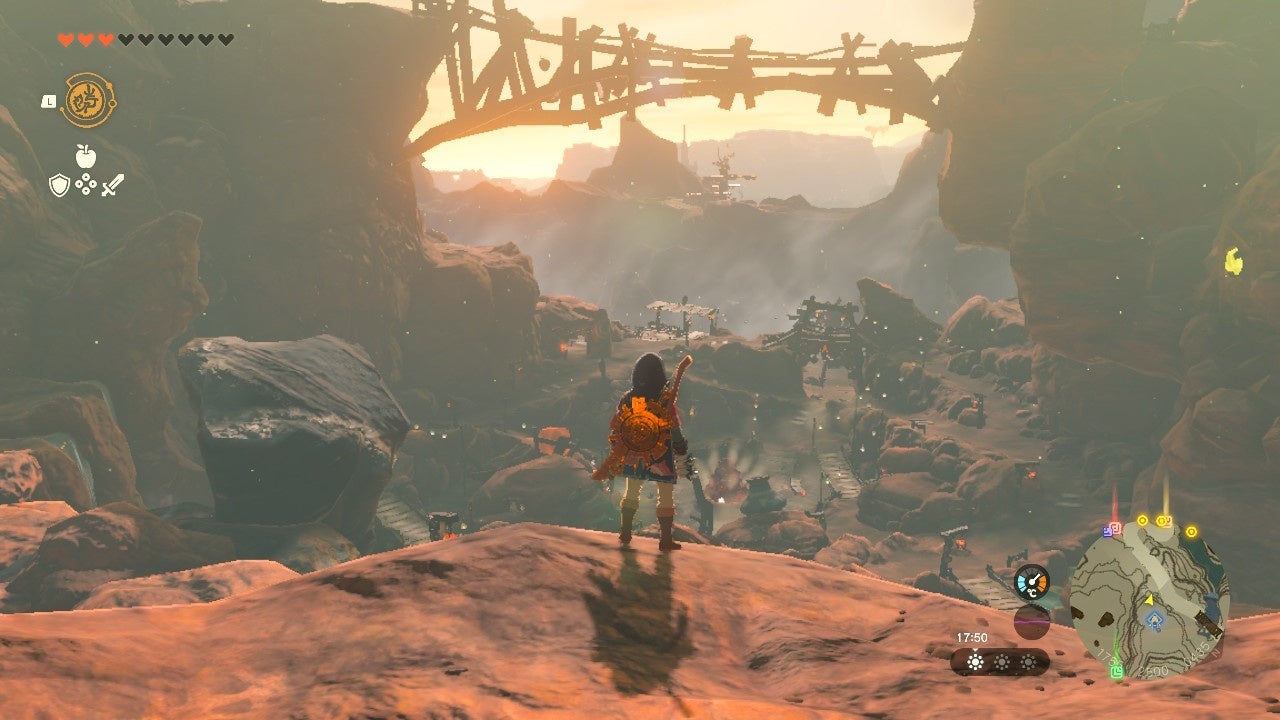Toggle the temperature gauge display
The image size is (1280, 720).
[x=1032, y=581]
